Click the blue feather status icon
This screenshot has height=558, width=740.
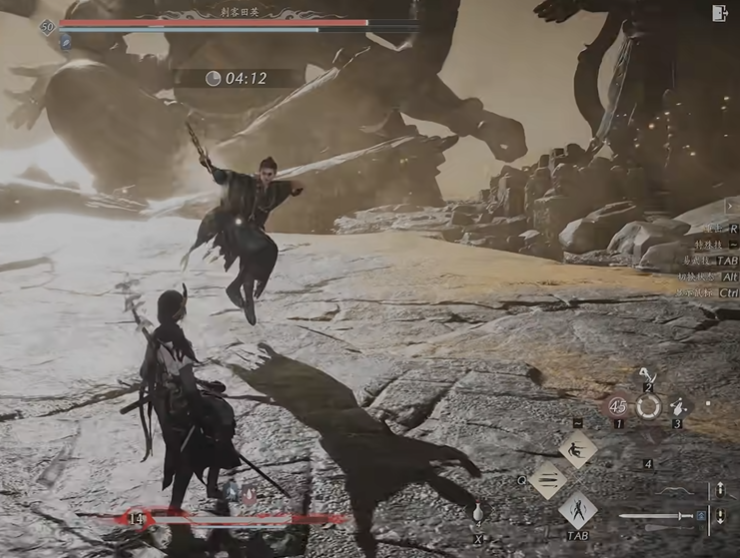65,43
